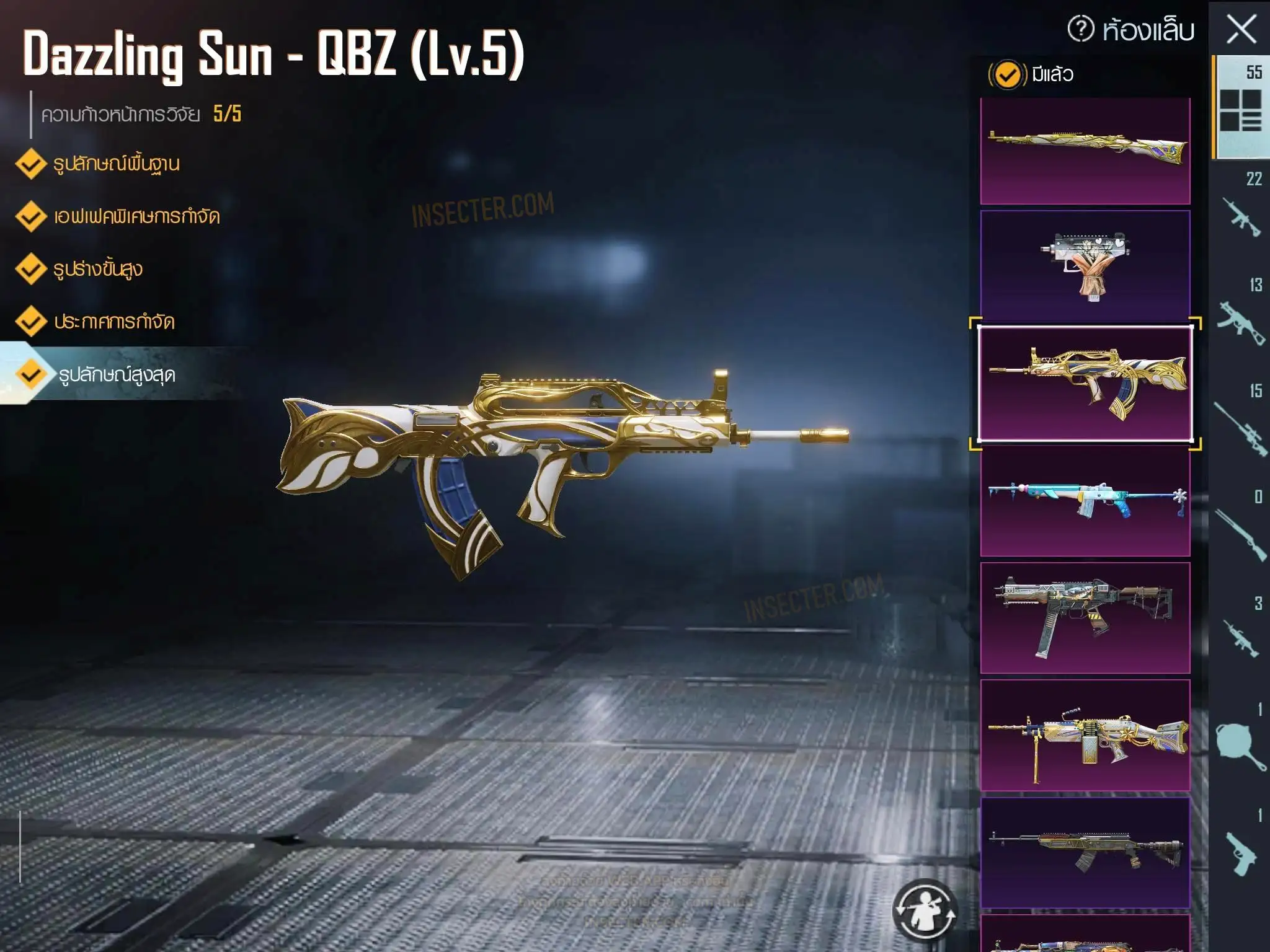Screen dimensions: 1270x952
Task: Select the silver UMP submachine gun skin
Action: pos(1085,617)
